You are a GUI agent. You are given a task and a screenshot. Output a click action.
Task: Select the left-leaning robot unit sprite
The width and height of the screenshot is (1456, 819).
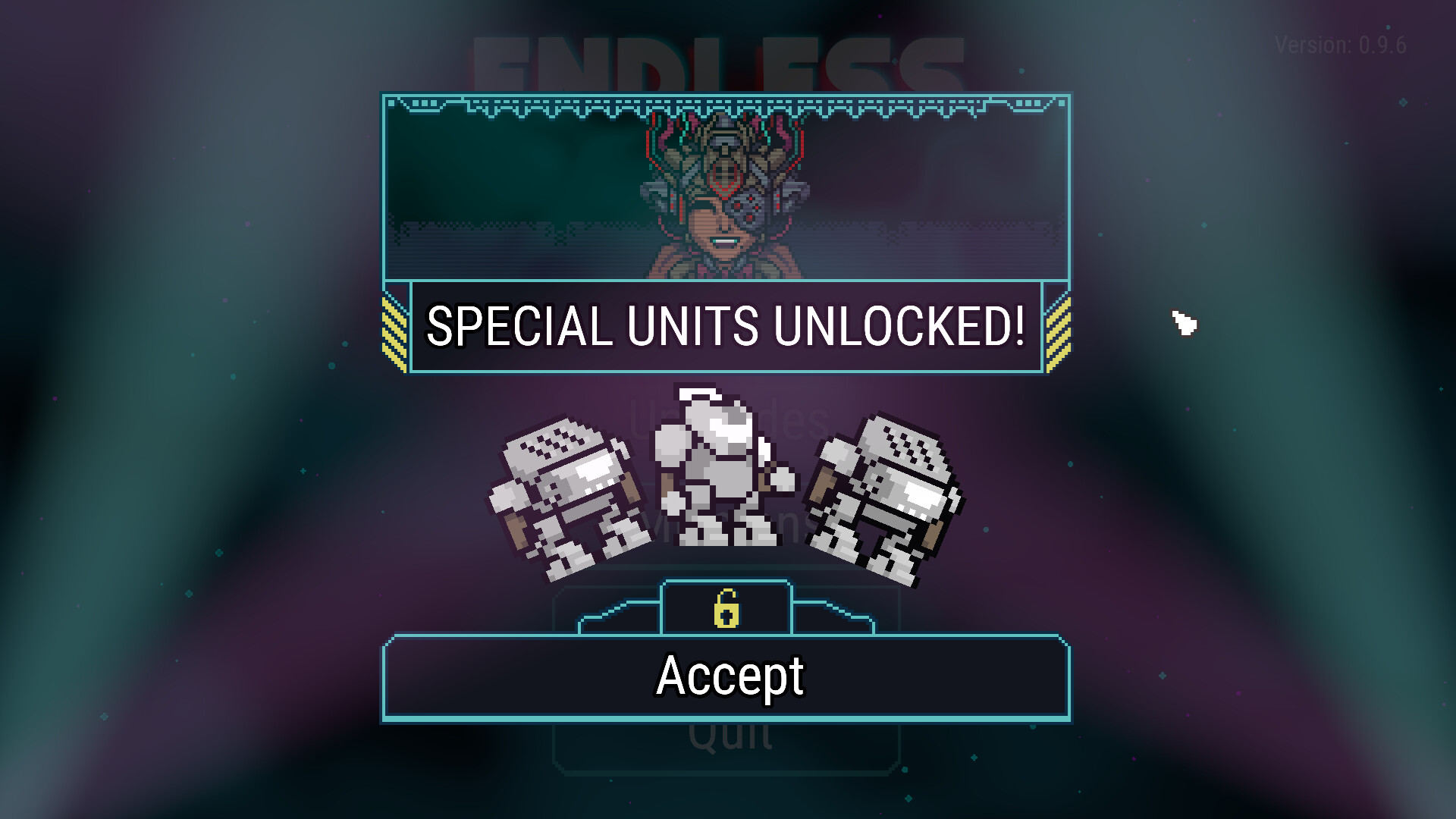pos(565,493)
